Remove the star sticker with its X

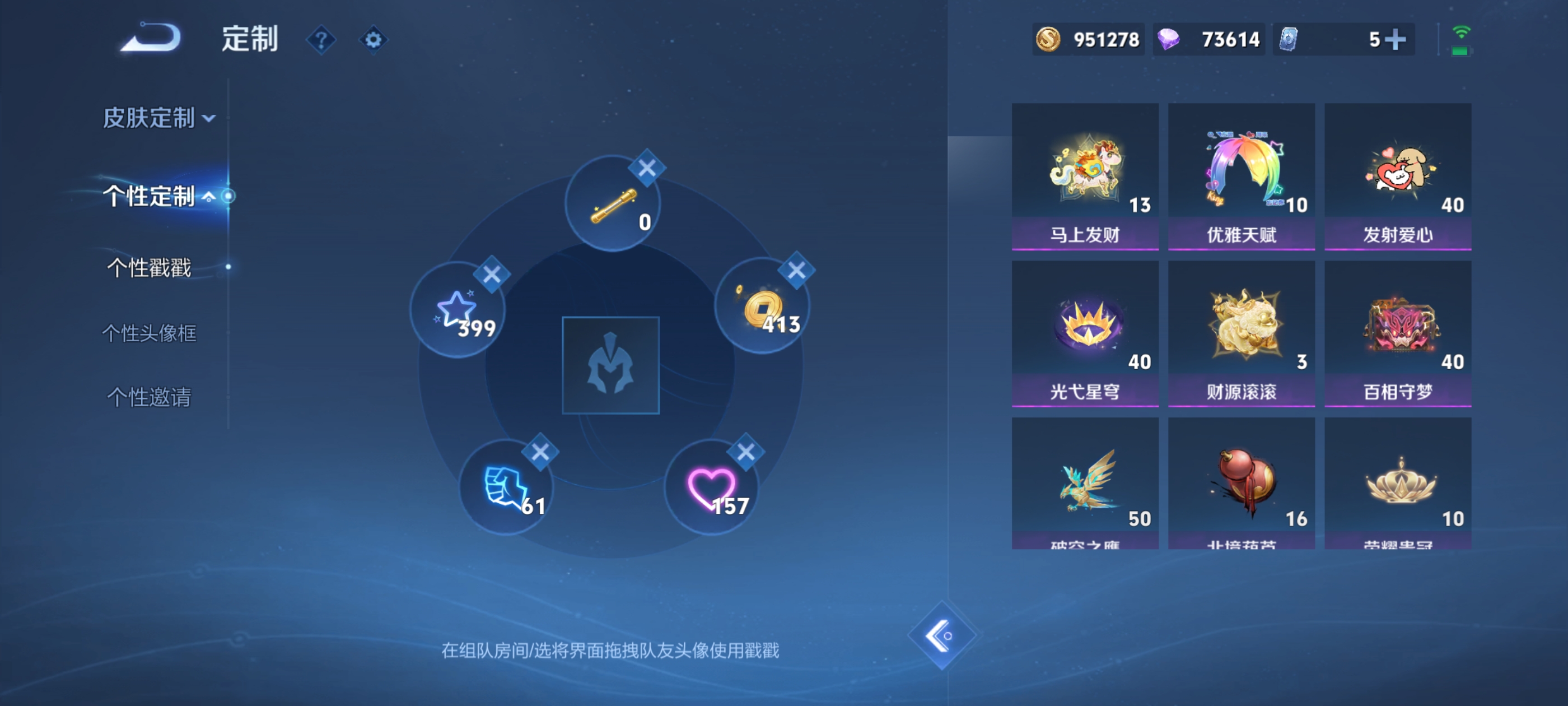(x=492, y=274)
